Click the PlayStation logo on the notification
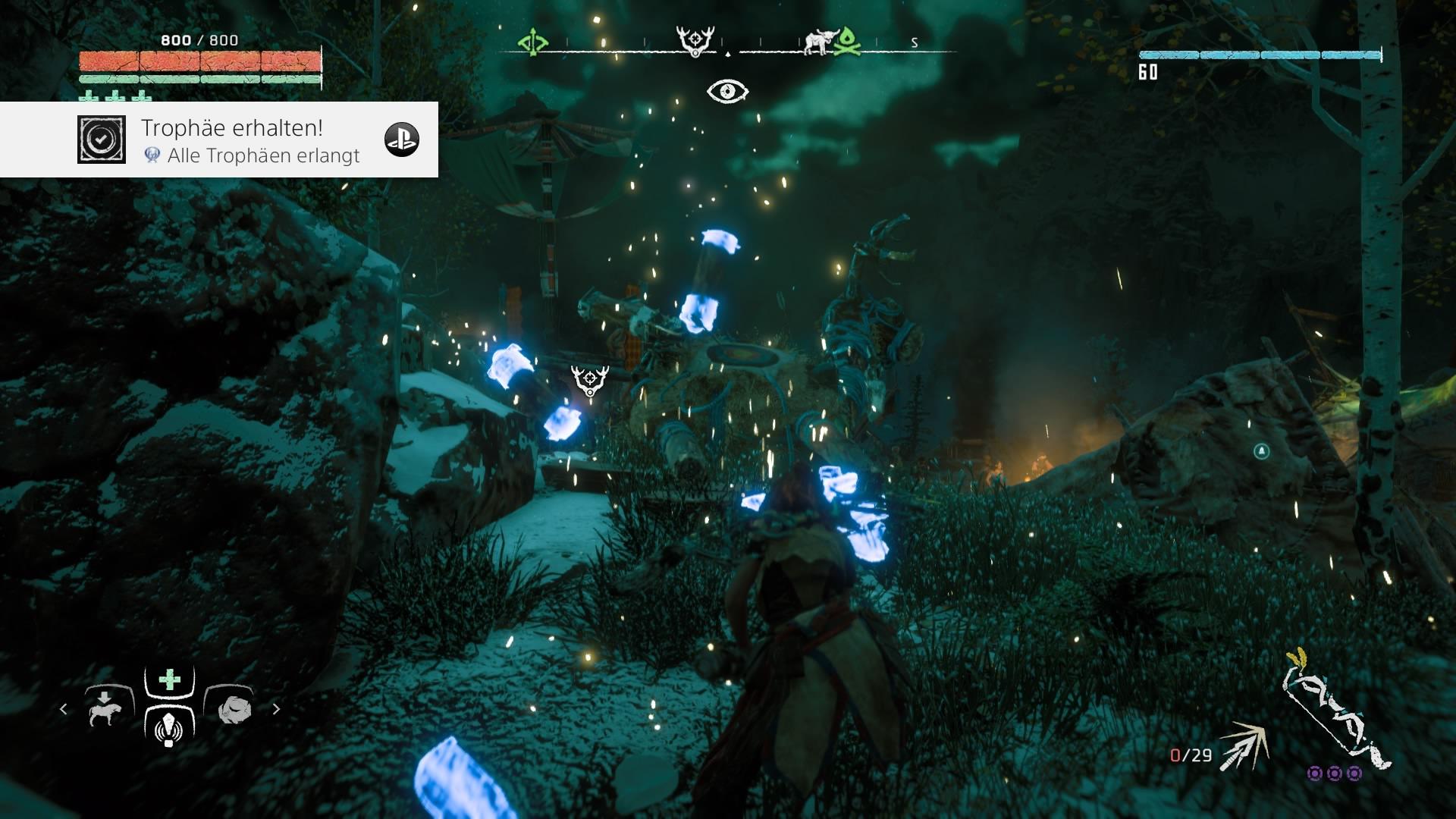 coord(402,140)
